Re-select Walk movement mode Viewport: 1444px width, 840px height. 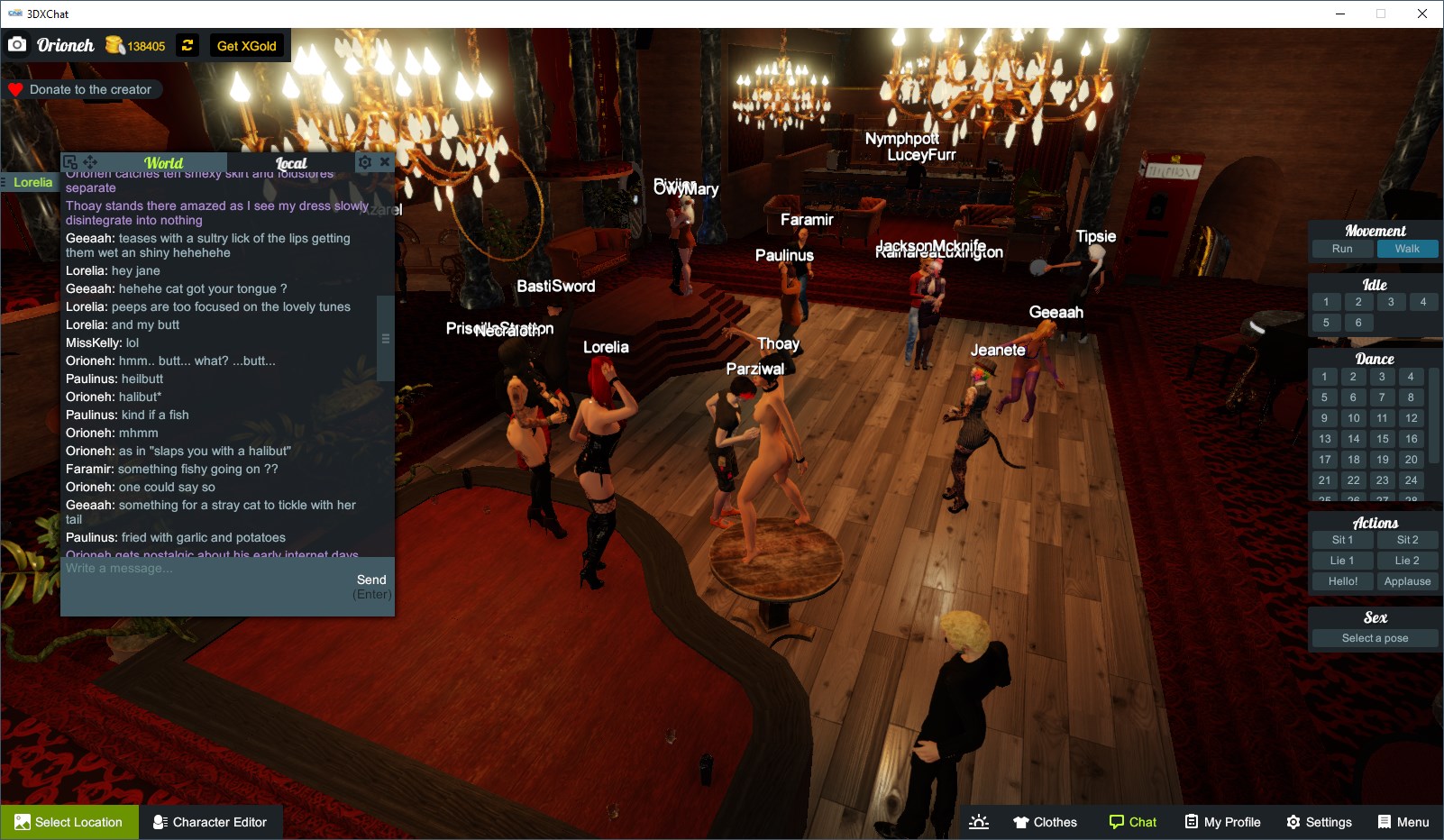click(x=1407, y=249)
